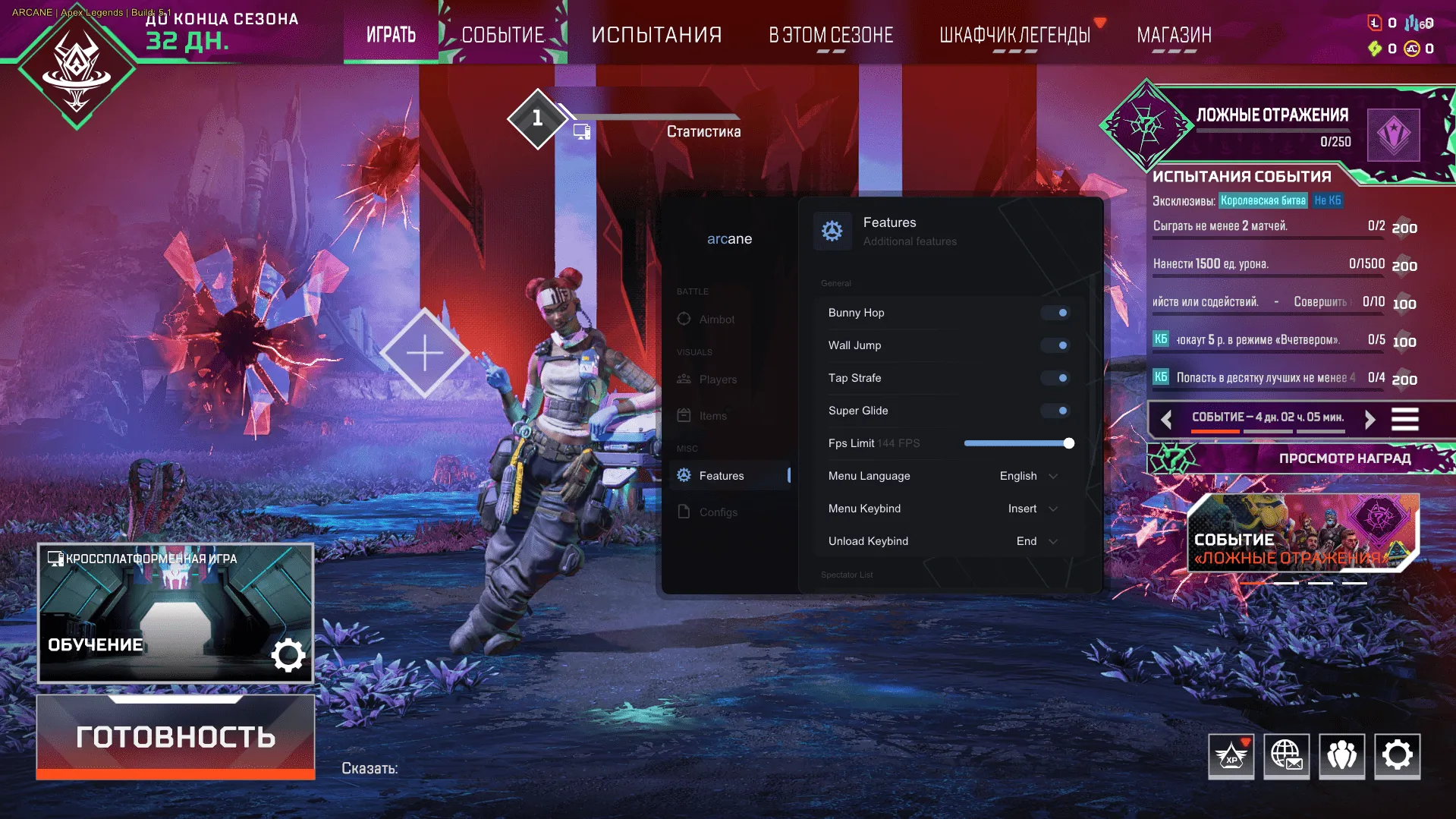The image size is (1456, 819).
Task: Open the friends list icon
Action: click(x=1341, y=756)
